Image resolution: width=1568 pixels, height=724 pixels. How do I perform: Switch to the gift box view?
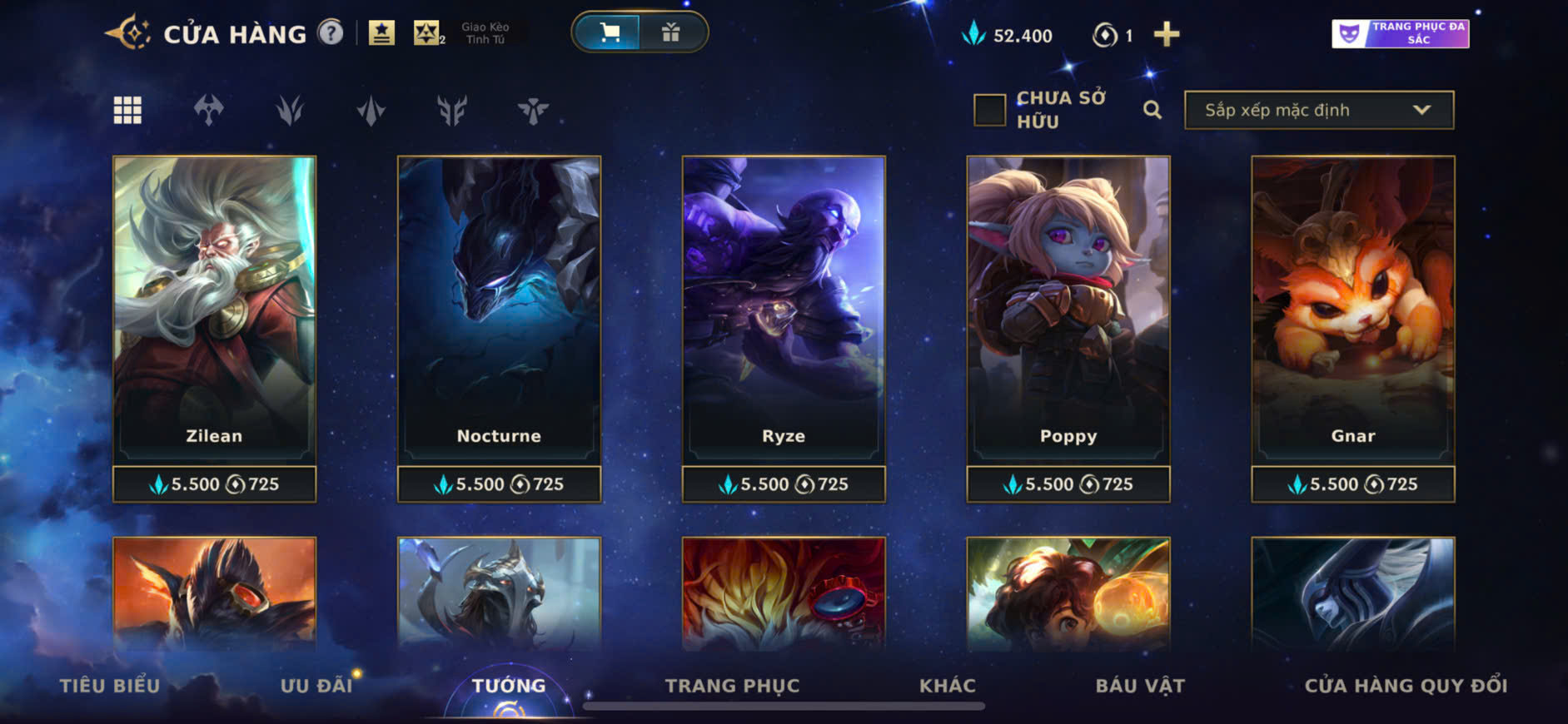670,32
